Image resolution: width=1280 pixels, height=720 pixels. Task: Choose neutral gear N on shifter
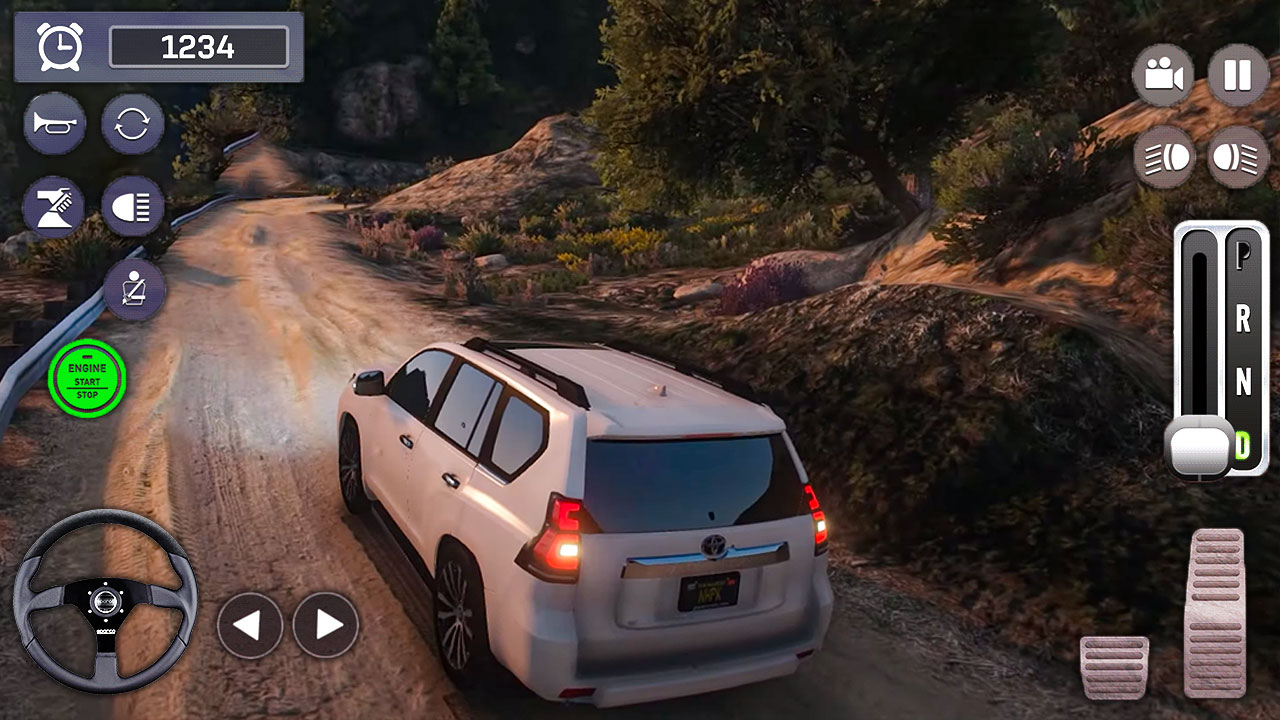coord(1243,382)
